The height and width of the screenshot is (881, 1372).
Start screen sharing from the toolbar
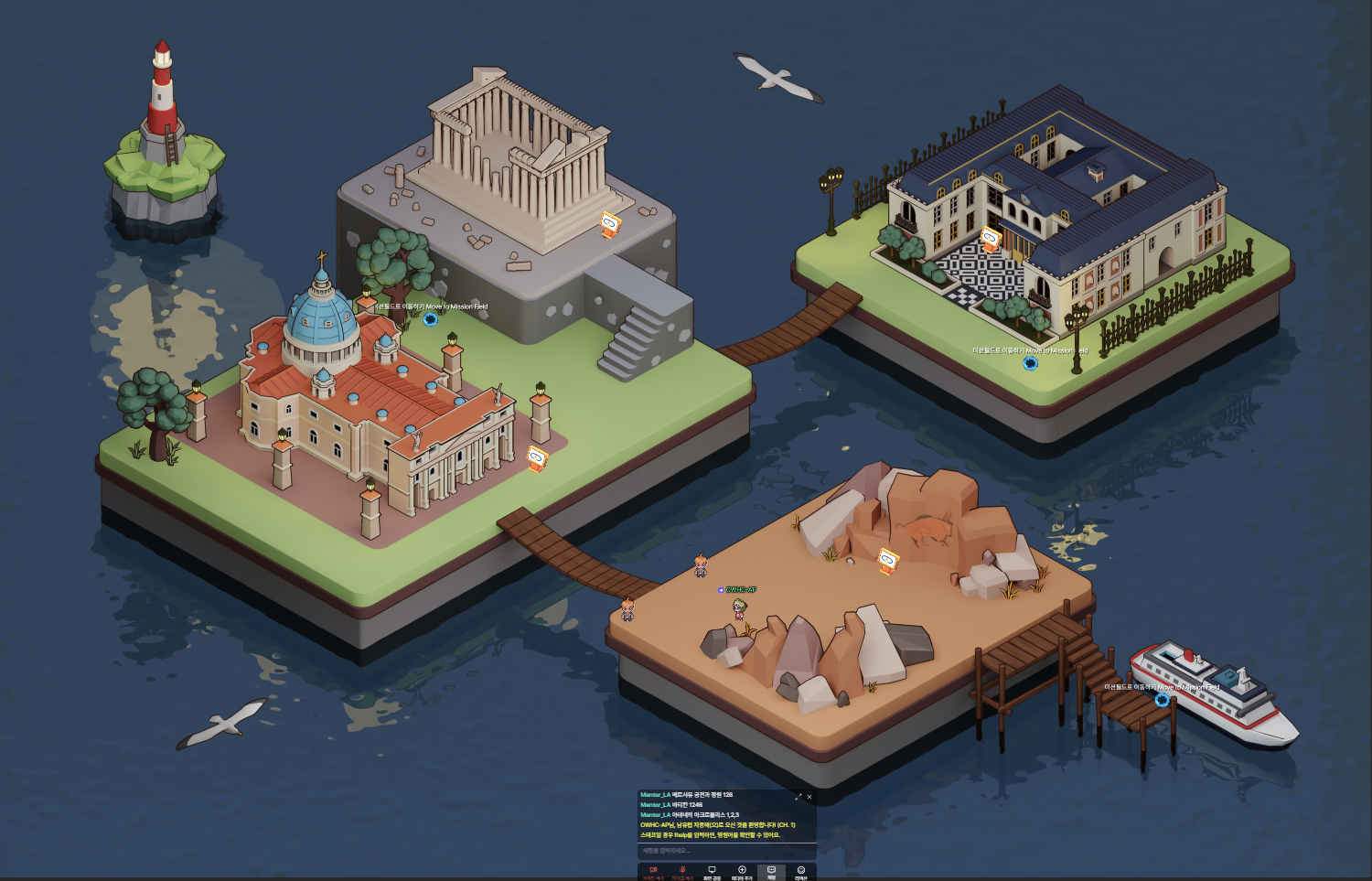pos(712,871)
